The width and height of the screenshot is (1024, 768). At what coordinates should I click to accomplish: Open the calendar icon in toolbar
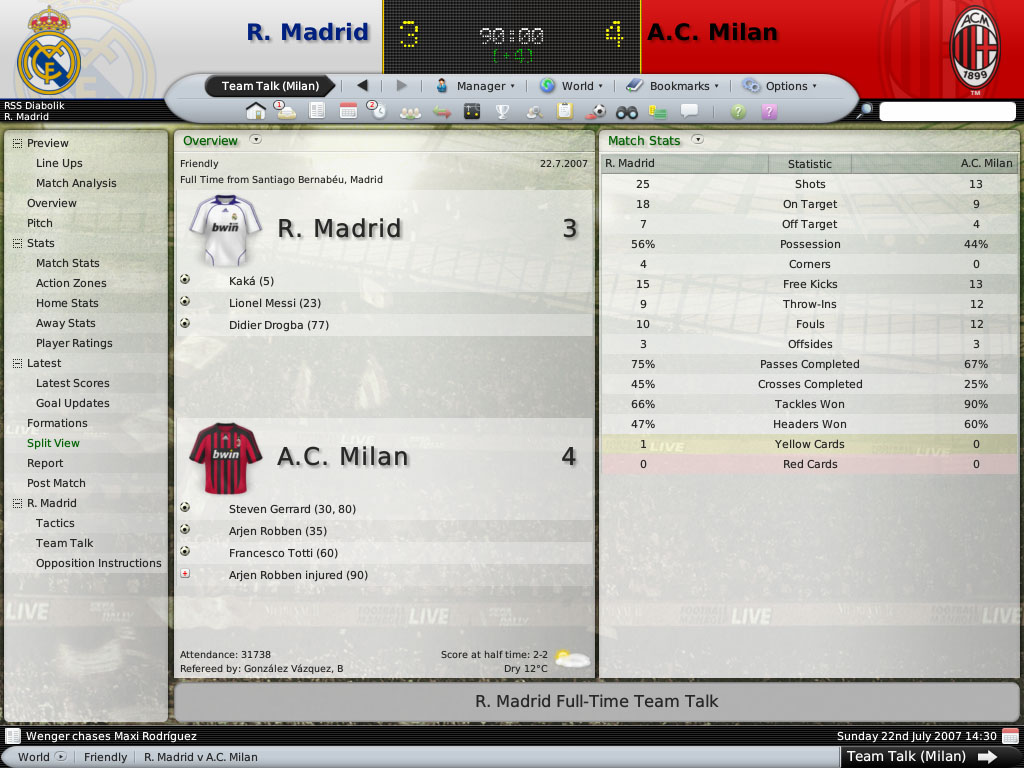pyautogui.click(x=348, y=111)
